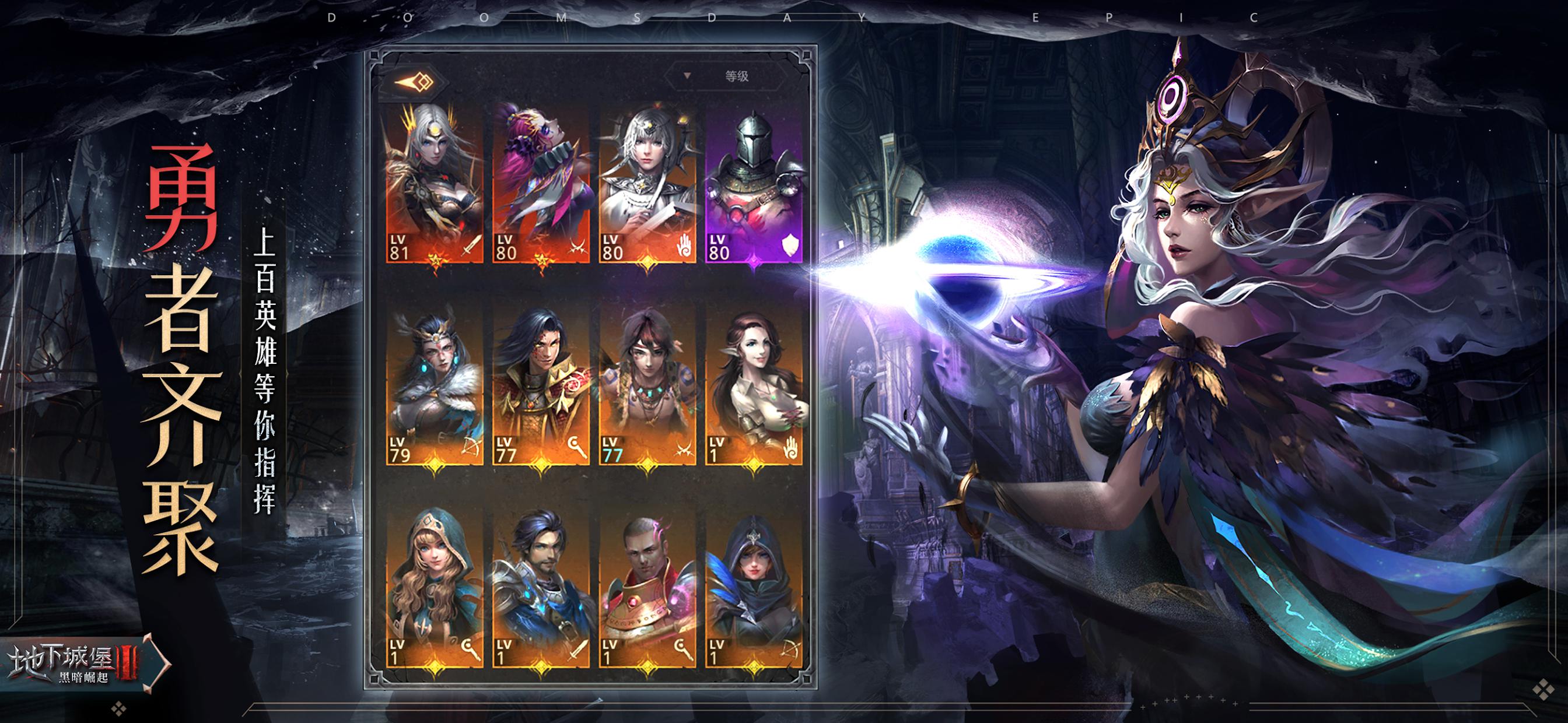Choose the level 80 magenta-haired hero card

pos(541,184)
